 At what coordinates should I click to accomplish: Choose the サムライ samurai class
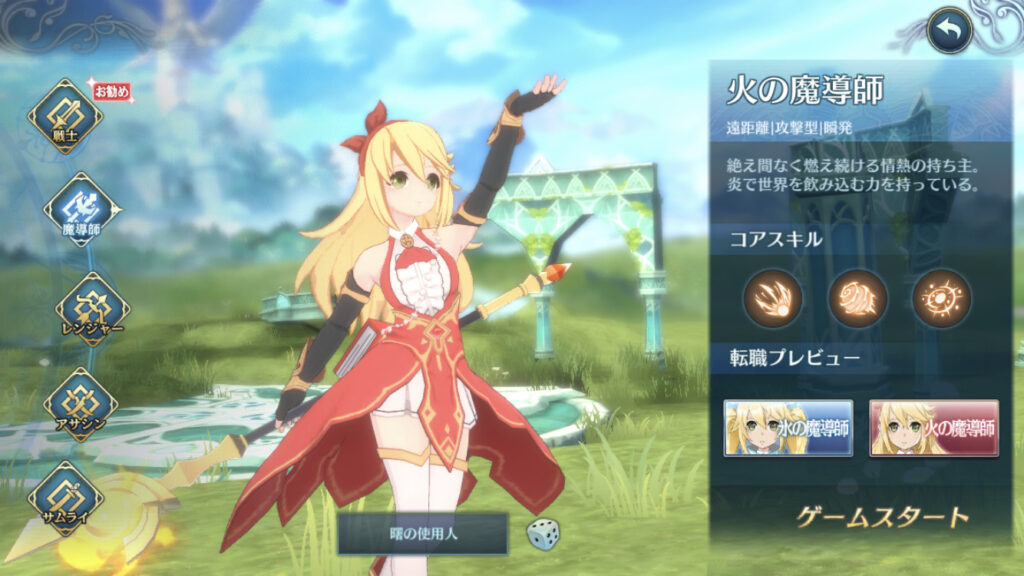coord(65,497)
